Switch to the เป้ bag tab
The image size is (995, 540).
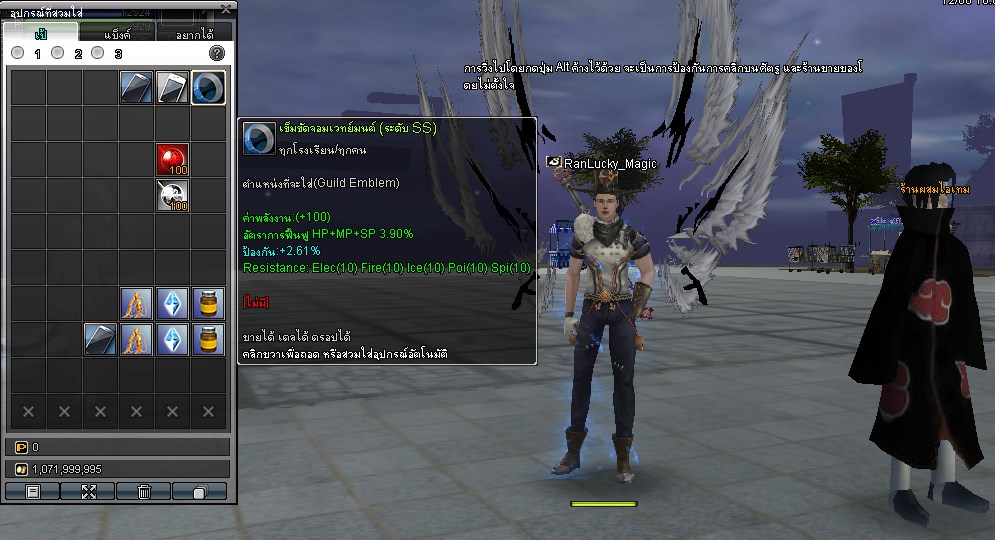click(40, 33)
